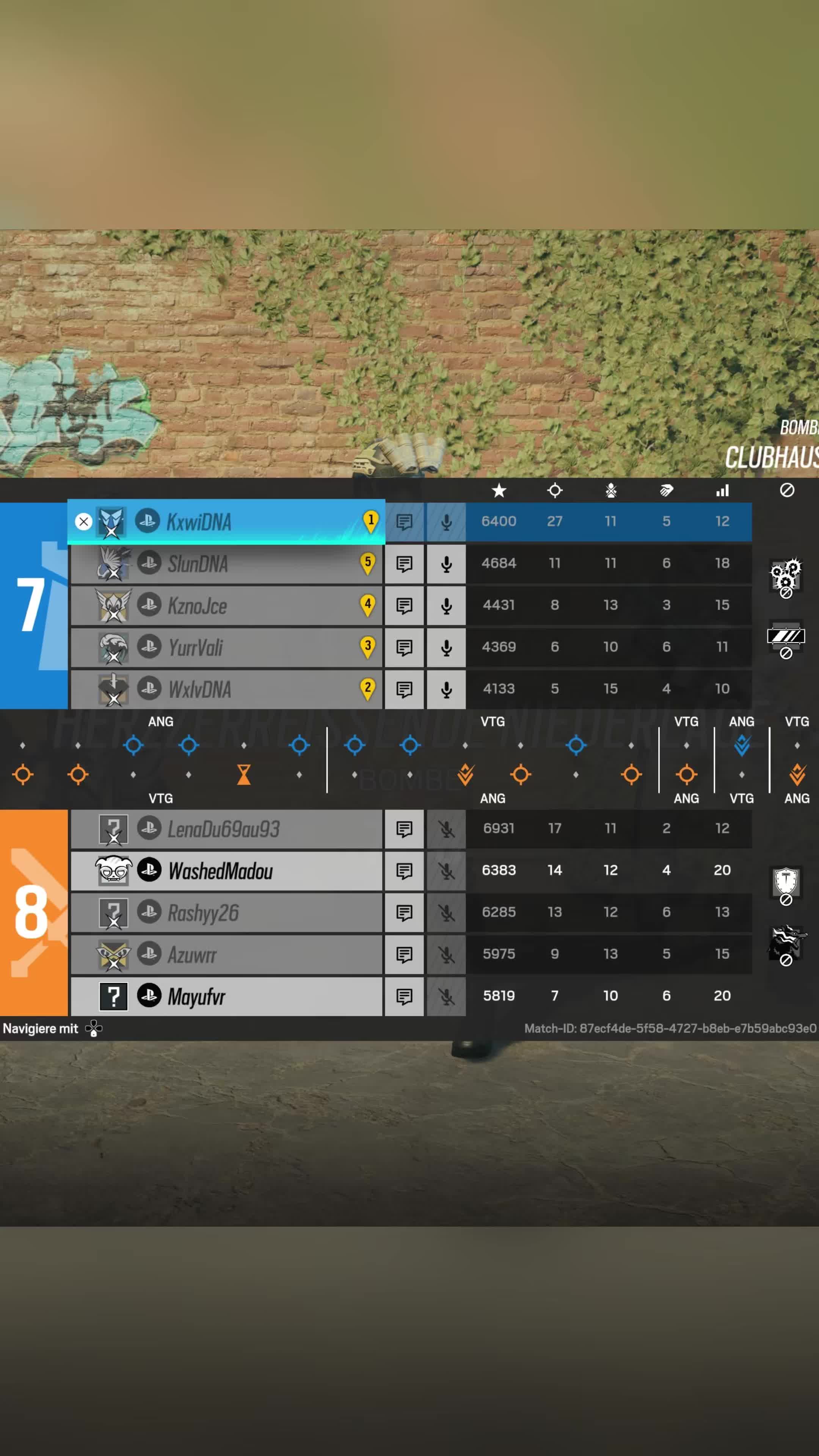Pick WxlvDNA from the blue team
The image size is (819, 1456).
pyautogui.click(x=226, y=689)
